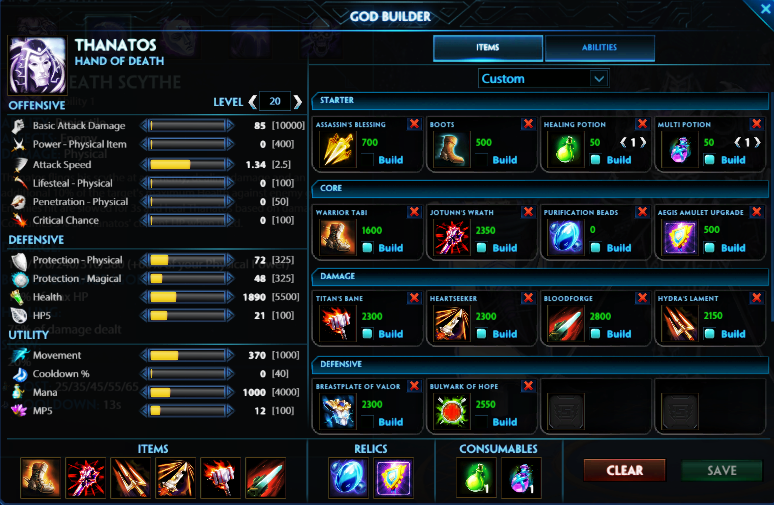
Task: Increase Healing Potion quantity
Action: pyautogui.click(x=643, y=143)
